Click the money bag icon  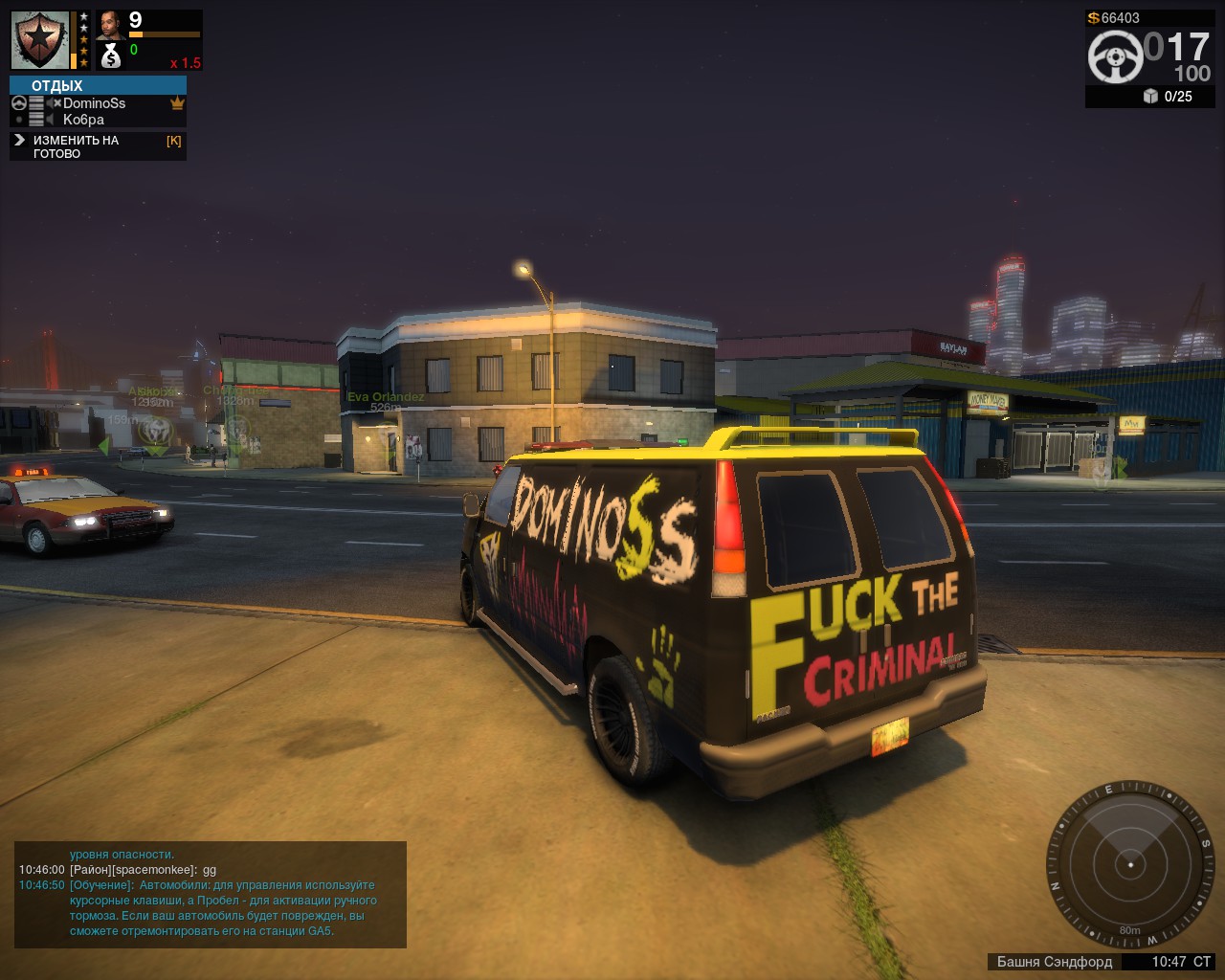click(x=111, y=56)
